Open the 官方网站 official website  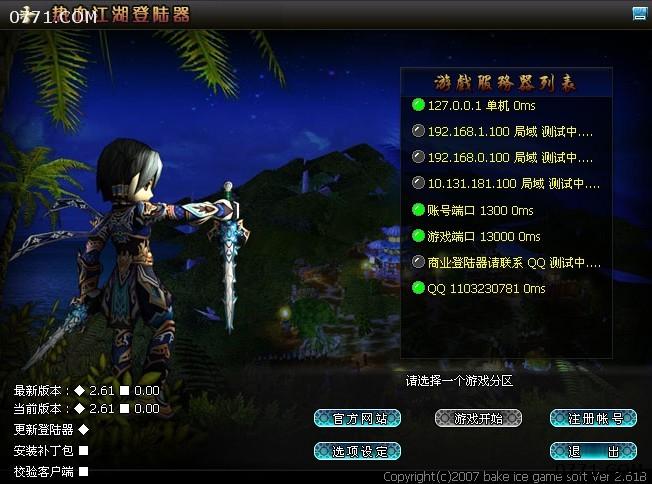click(357, 418)
